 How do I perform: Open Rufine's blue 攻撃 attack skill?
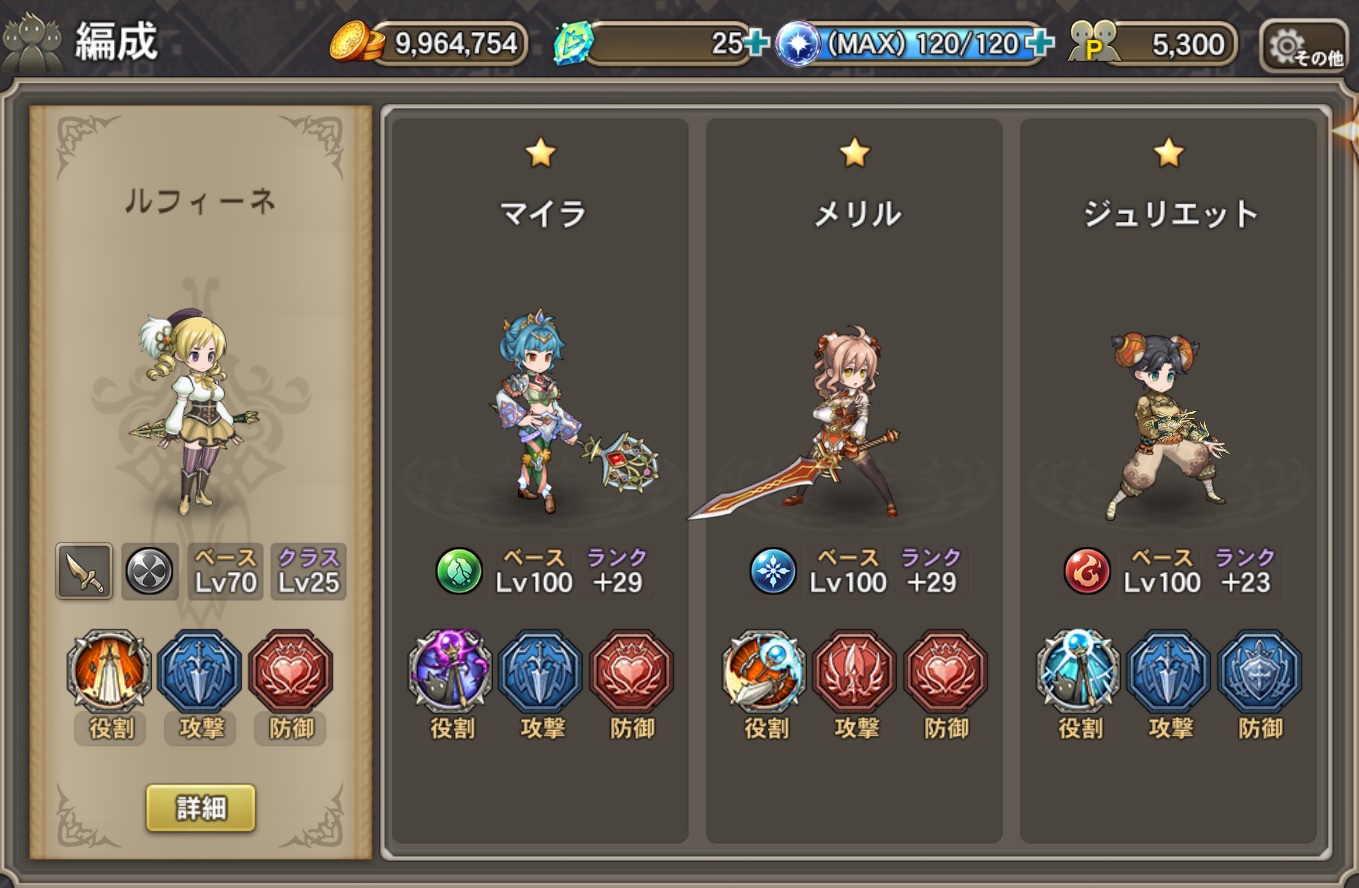tap(199, 671)
